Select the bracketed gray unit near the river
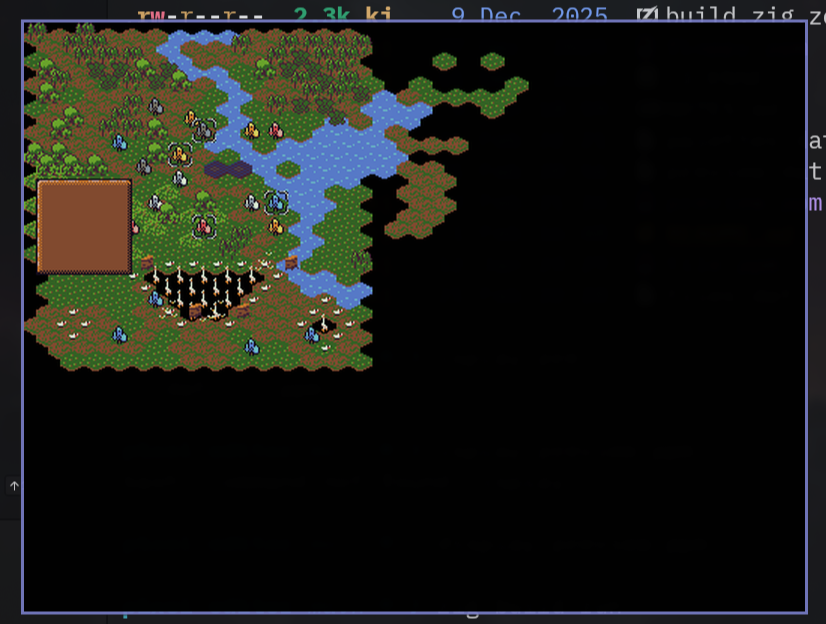Screen dimensions: 826x624 (204, 129)
